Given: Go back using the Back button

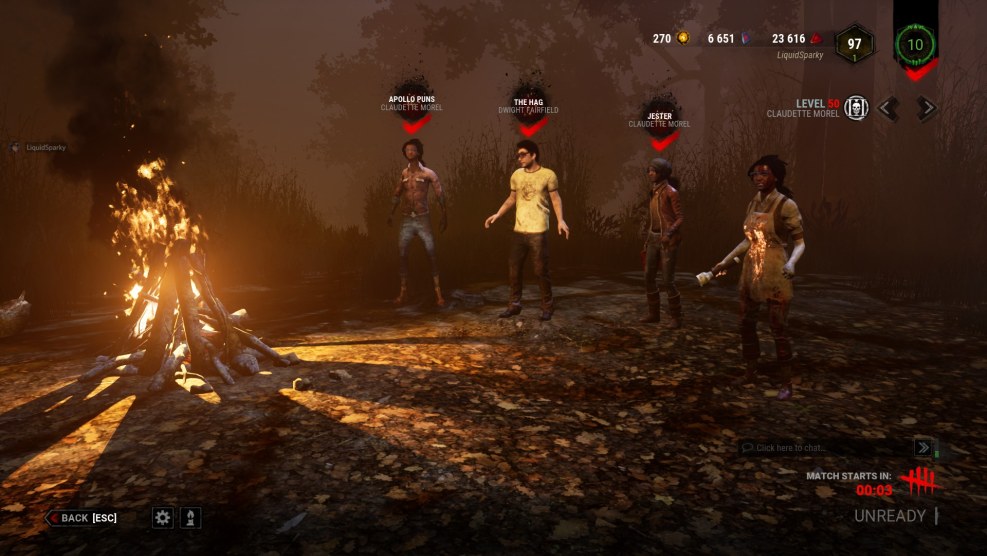Looking at the screenshot, I should pos(82,517).
